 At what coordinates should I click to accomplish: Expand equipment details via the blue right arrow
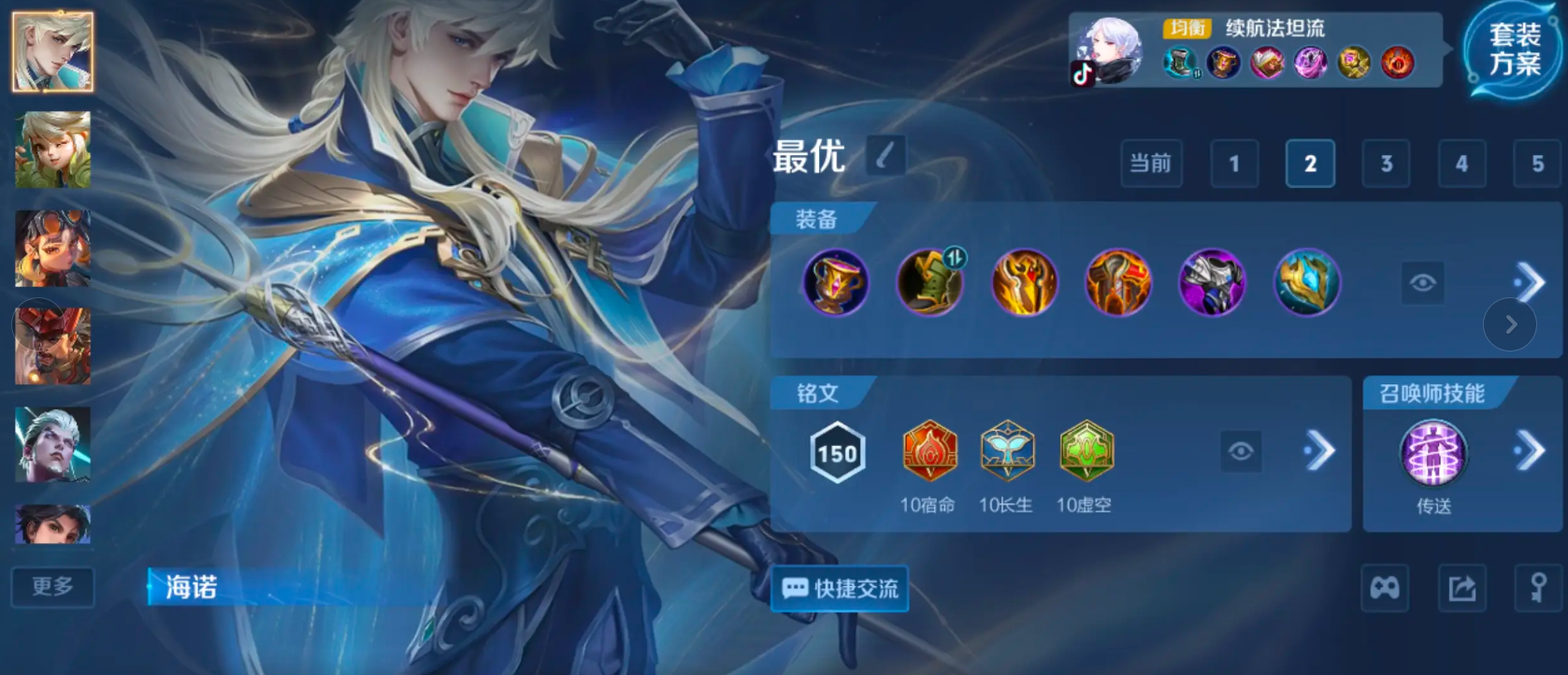click(x=1532, y=281)
